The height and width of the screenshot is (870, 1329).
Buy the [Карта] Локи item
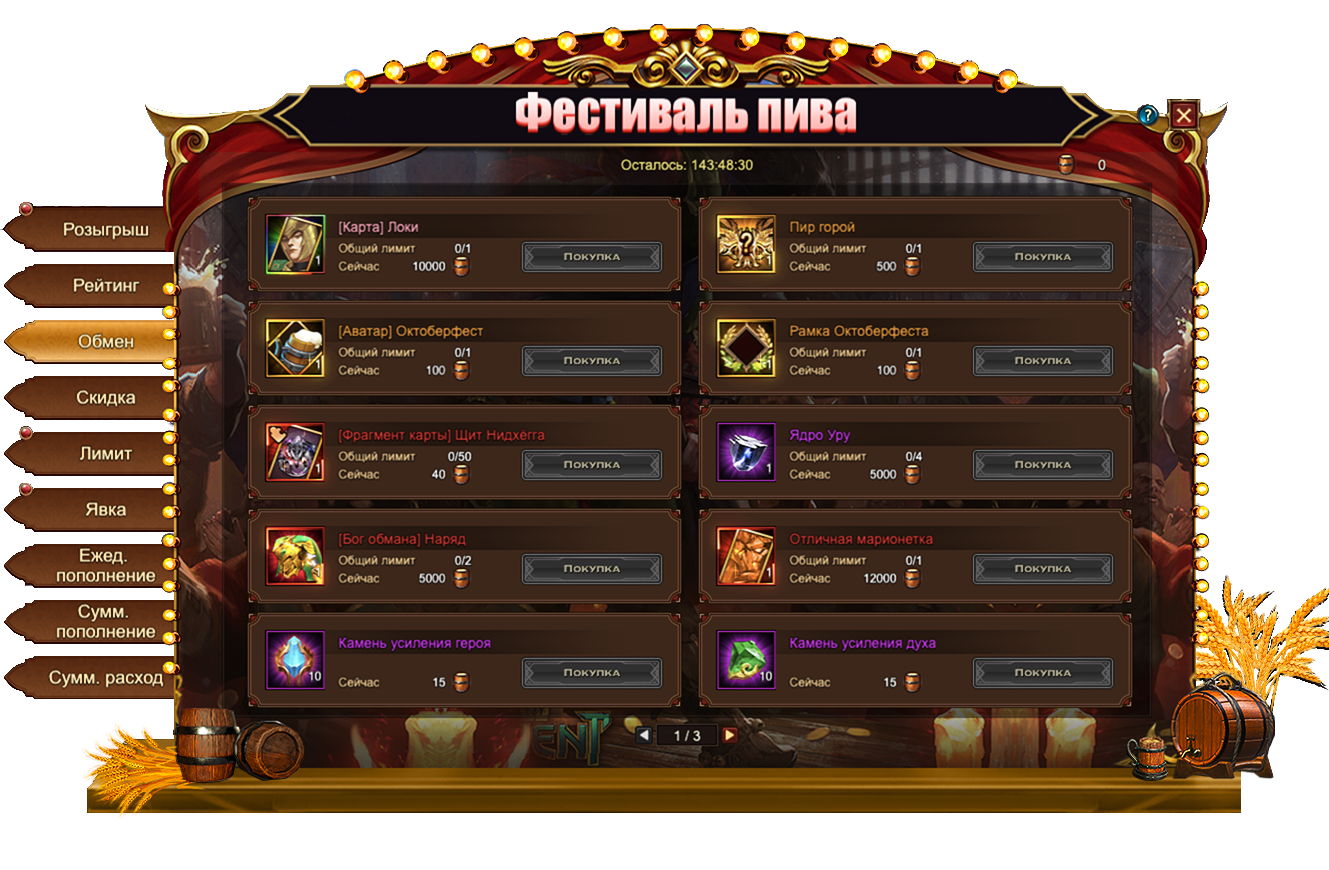[x=591, y=257]
